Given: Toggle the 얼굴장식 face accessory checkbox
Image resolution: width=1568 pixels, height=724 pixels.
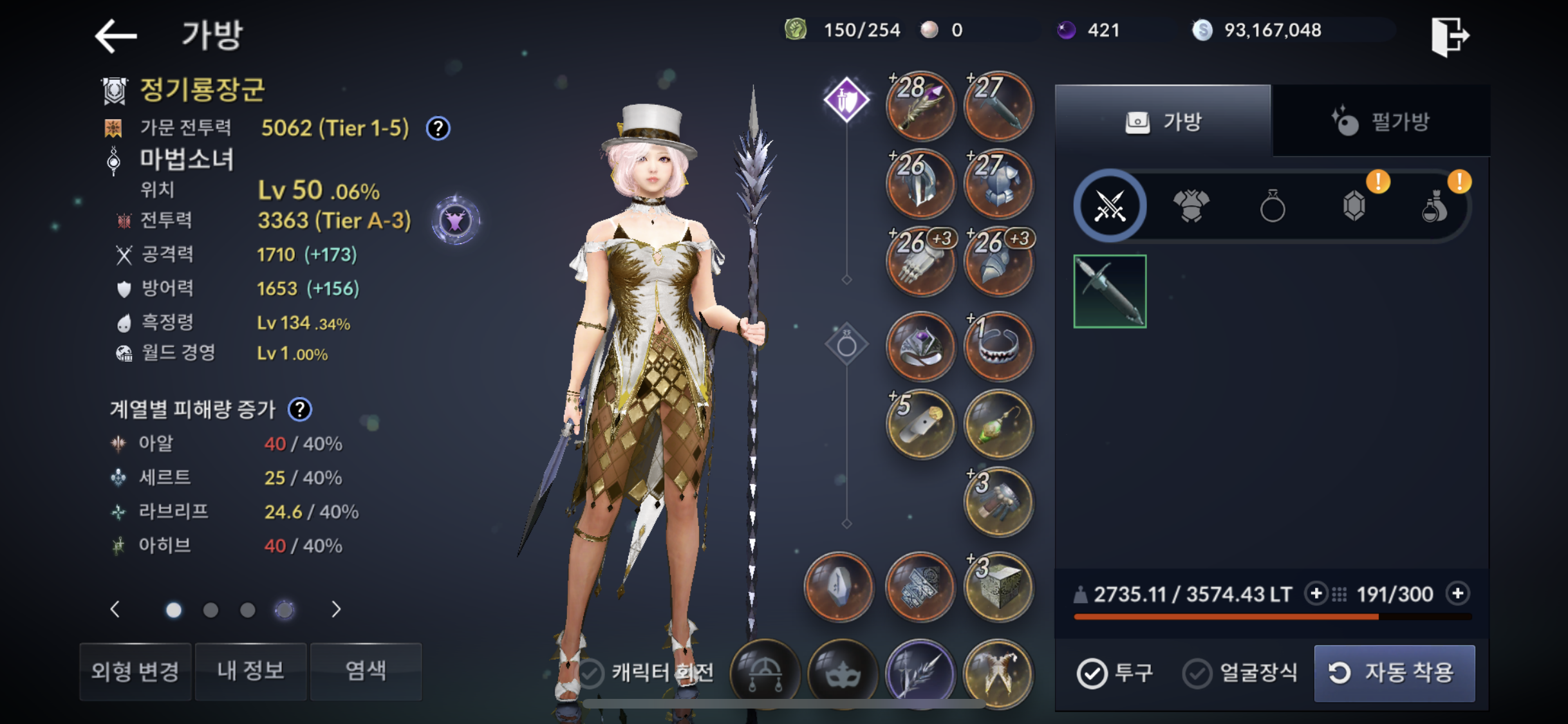Looking at the screenshot, I should (x=1197, y=673).
